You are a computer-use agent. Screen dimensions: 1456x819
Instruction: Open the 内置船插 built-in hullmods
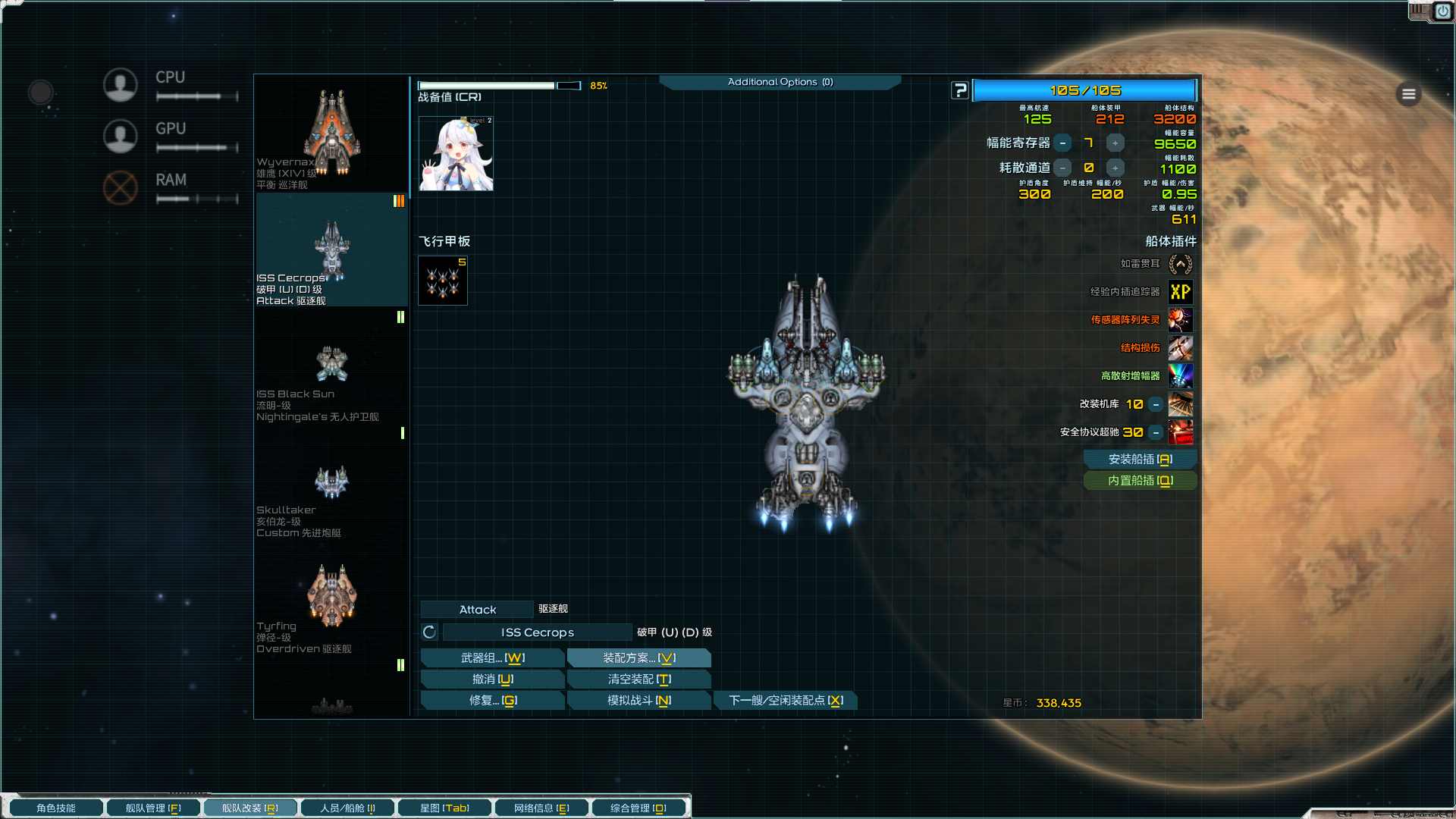pos(1140,481)
